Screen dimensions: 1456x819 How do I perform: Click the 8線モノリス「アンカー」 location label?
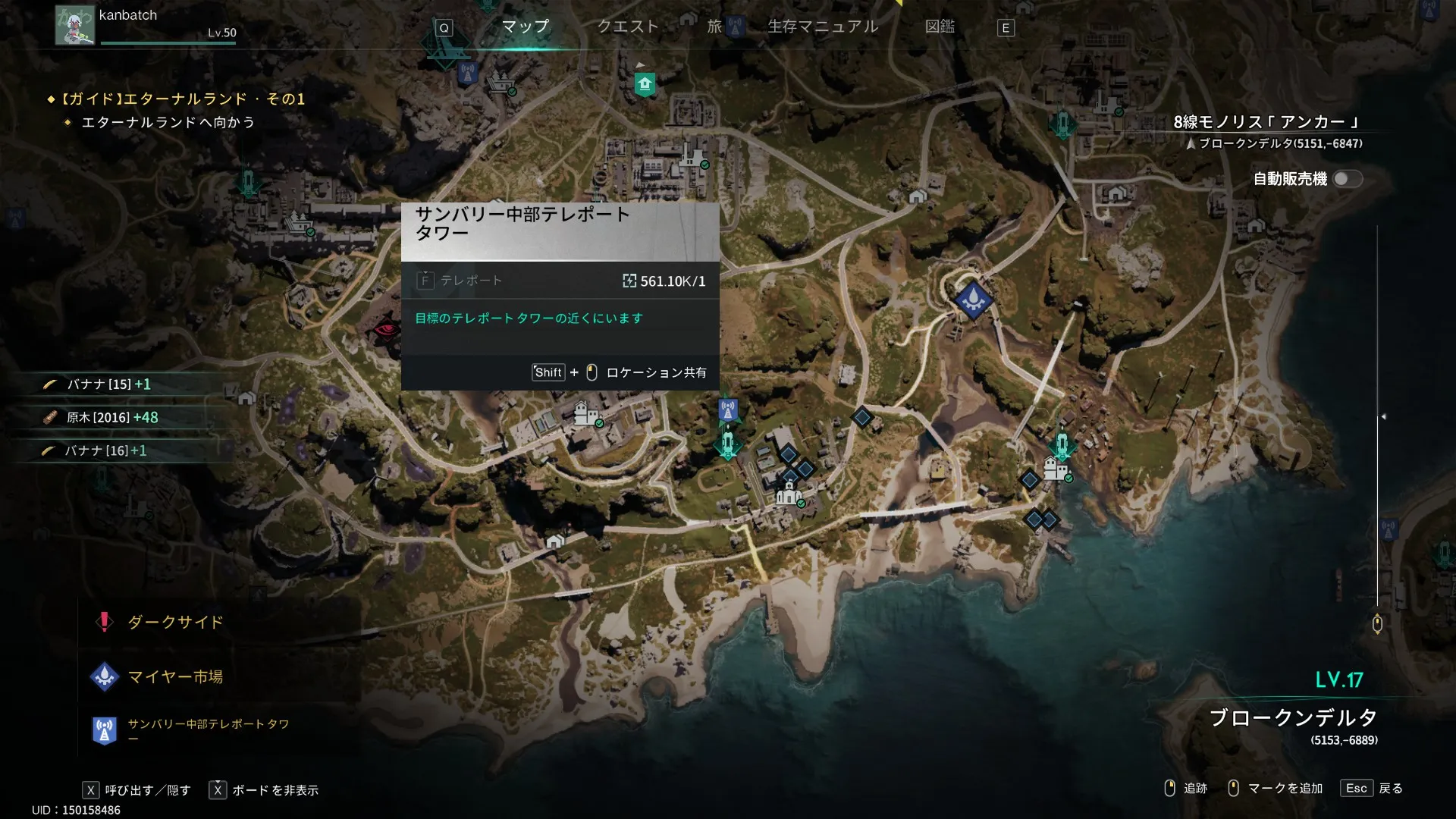(1266, 122)
